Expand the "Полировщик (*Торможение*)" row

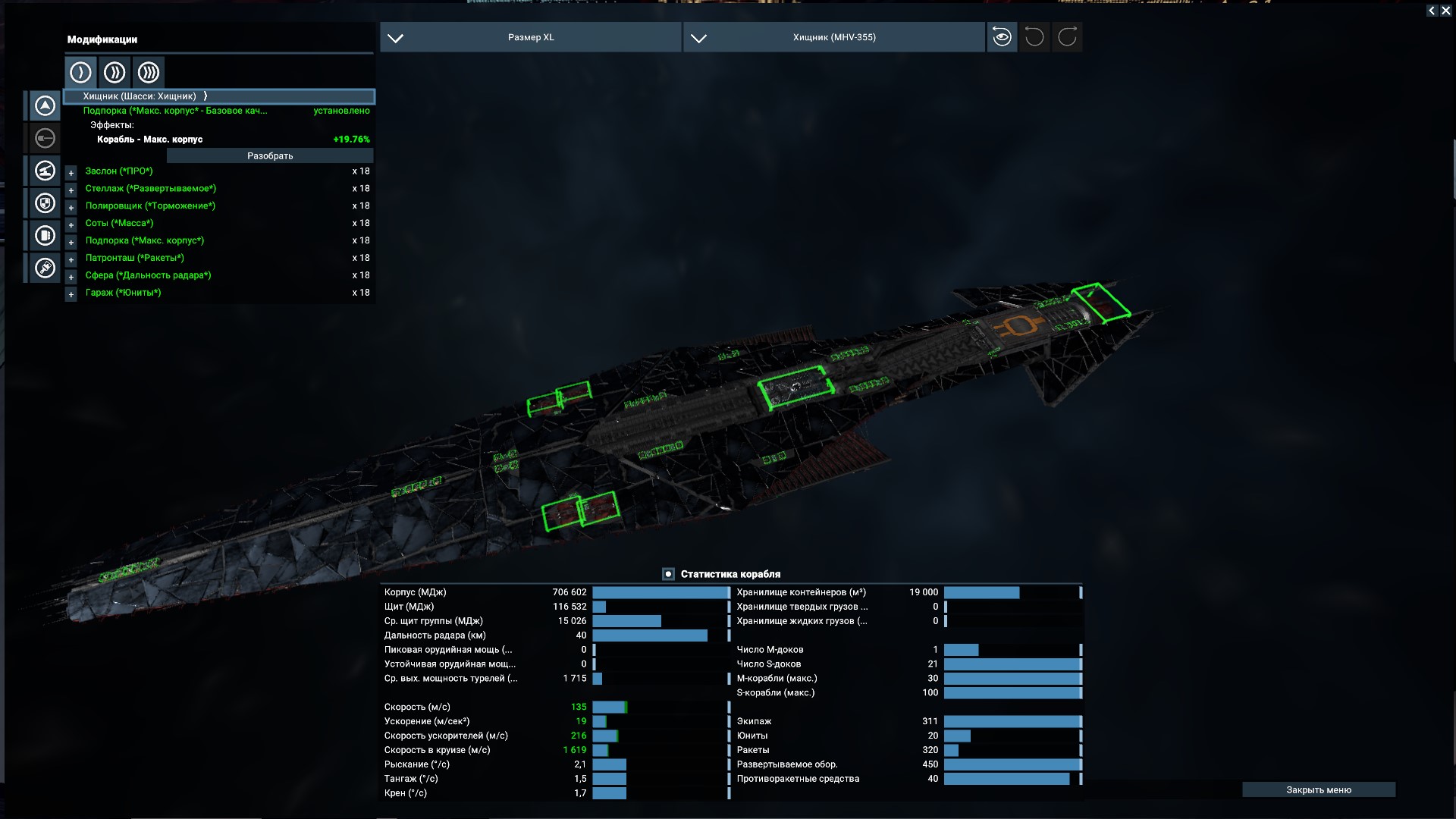71,207
